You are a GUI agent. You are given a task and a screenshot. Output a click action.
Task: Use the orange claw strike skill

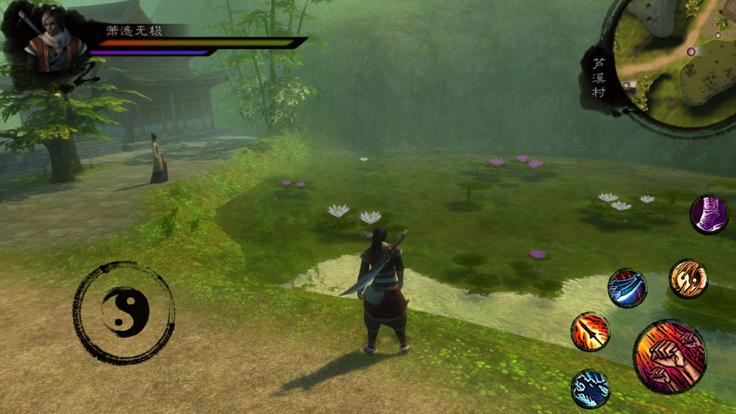tap(688, 279)
